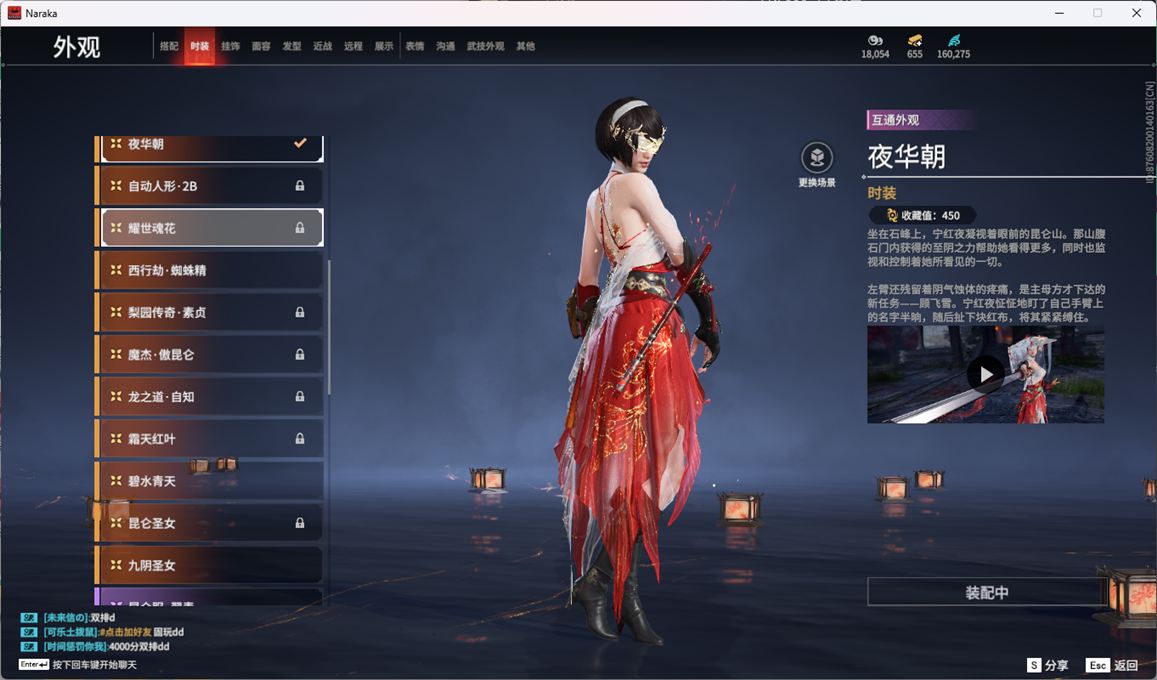Click the 装配中 equip button
Viewport: 1157px width, 680px height.
[986, 592]
